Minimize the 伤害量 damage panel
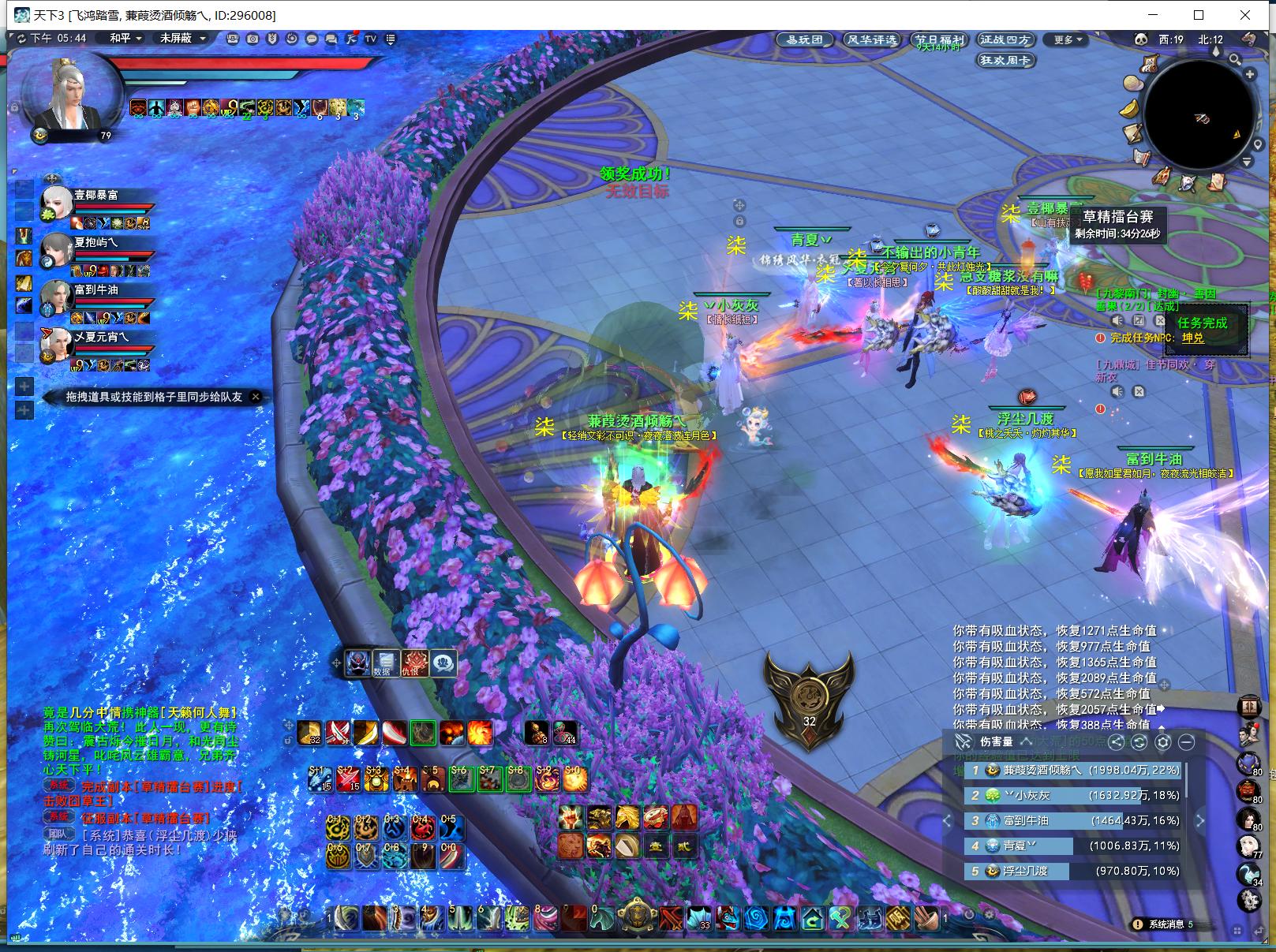The image size is (1276, 952). (1186, 741)
